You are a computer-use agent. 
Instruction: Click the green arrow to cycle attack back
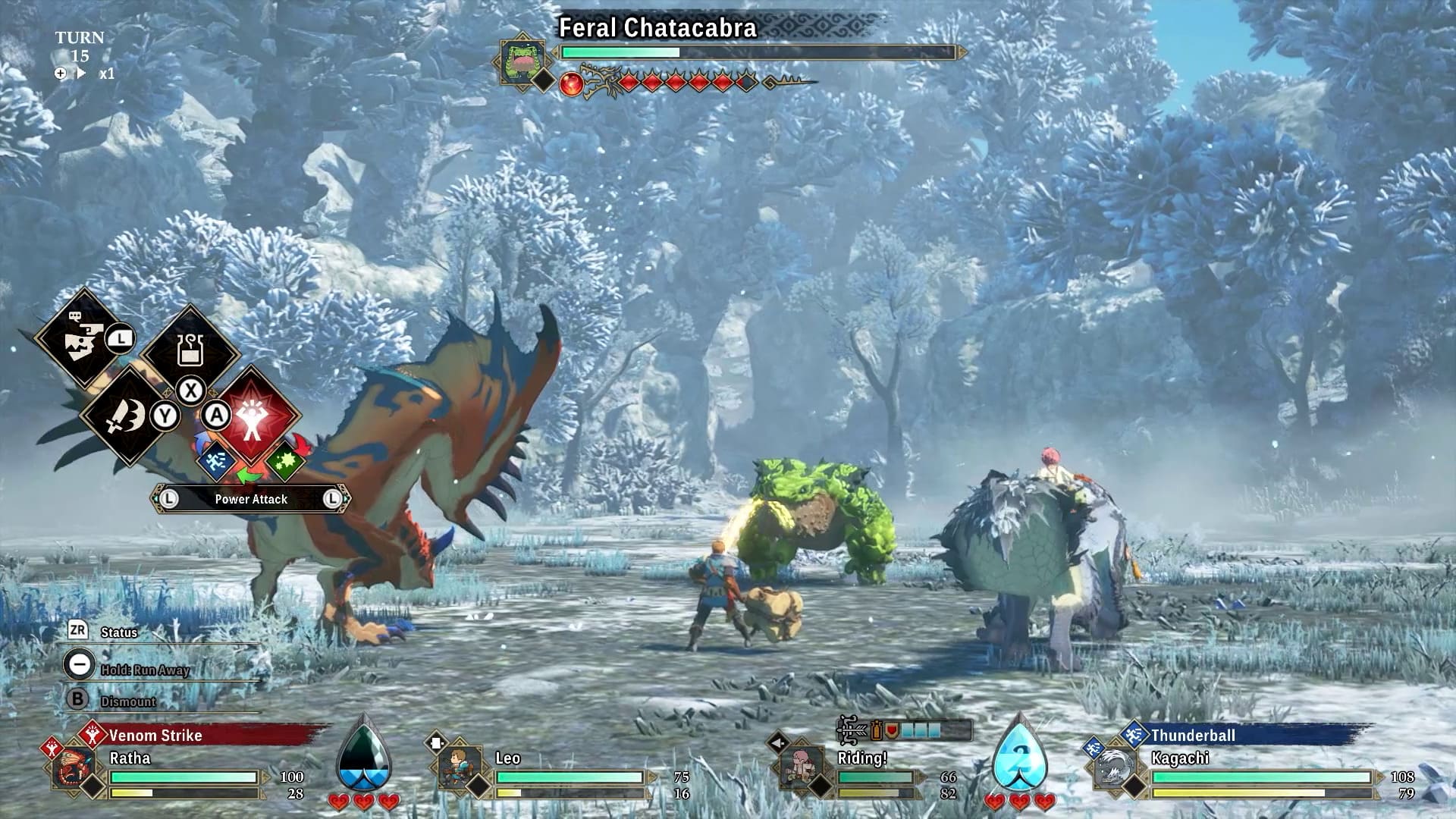[x=249, y=475]
